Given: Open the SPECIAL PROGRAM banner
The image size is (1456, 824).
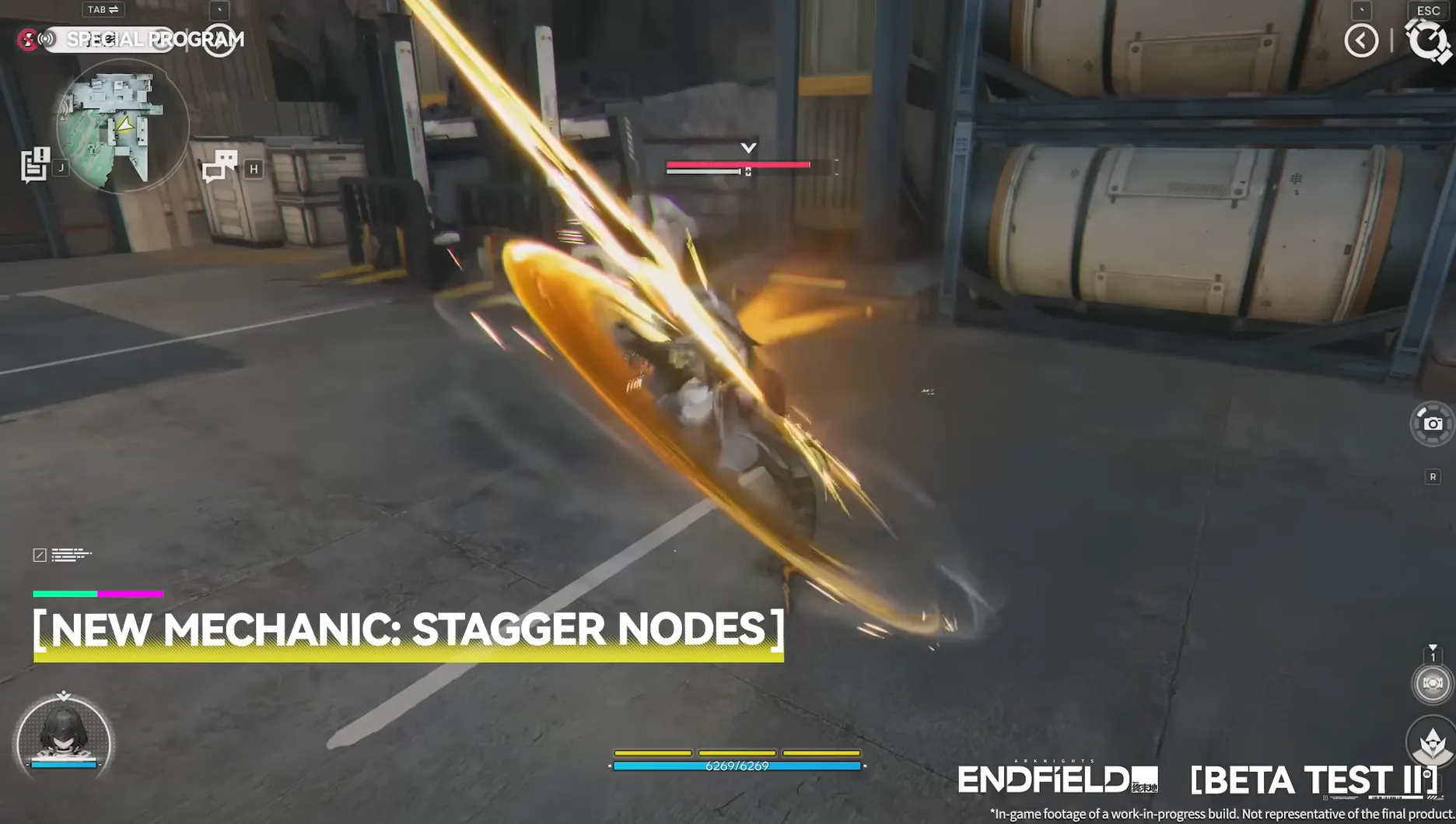Looking at the screenshot, I should [155, 40].
